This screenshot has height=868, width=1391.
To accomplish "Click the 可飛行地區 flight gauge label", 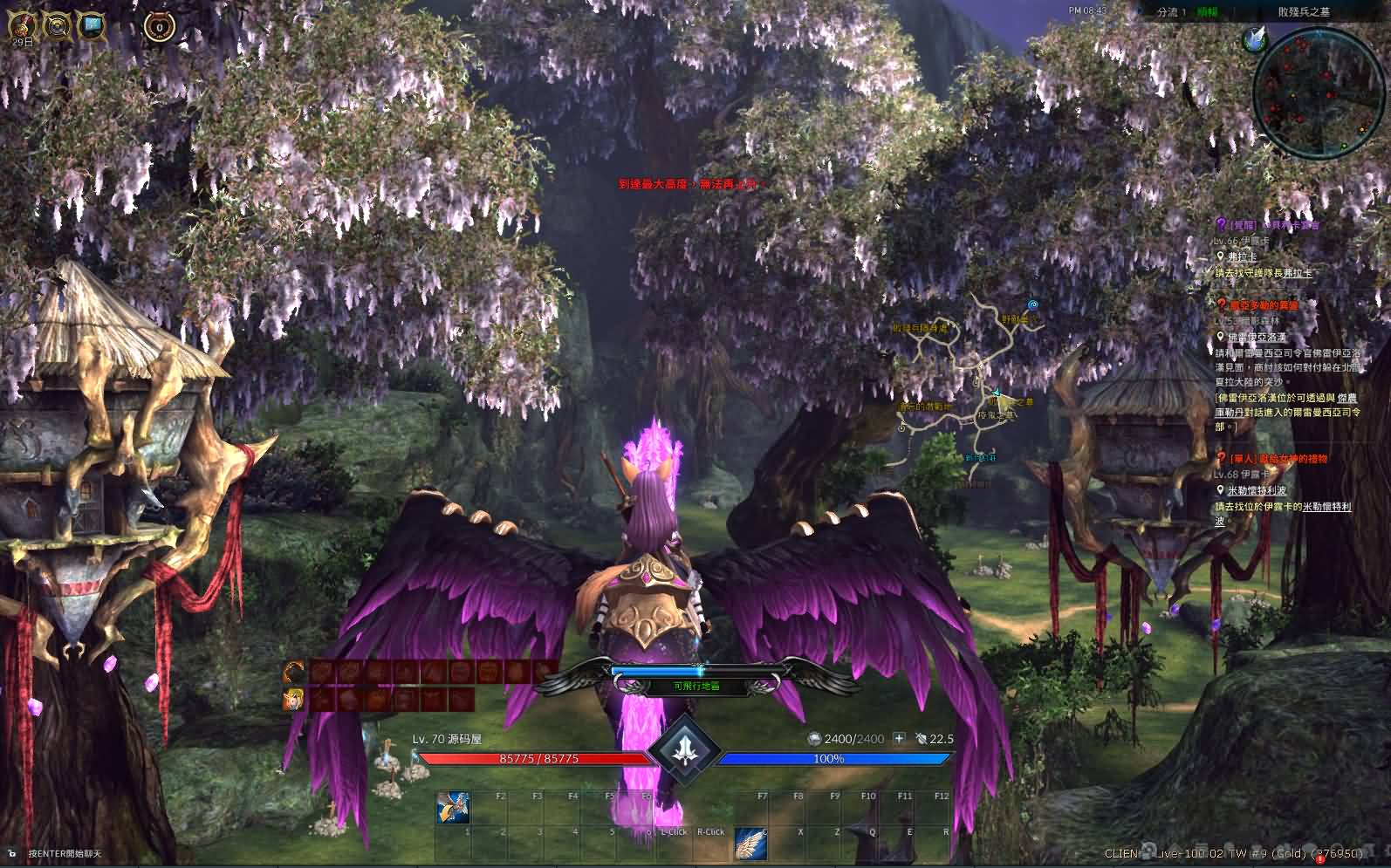I will (x=696, y=687).
